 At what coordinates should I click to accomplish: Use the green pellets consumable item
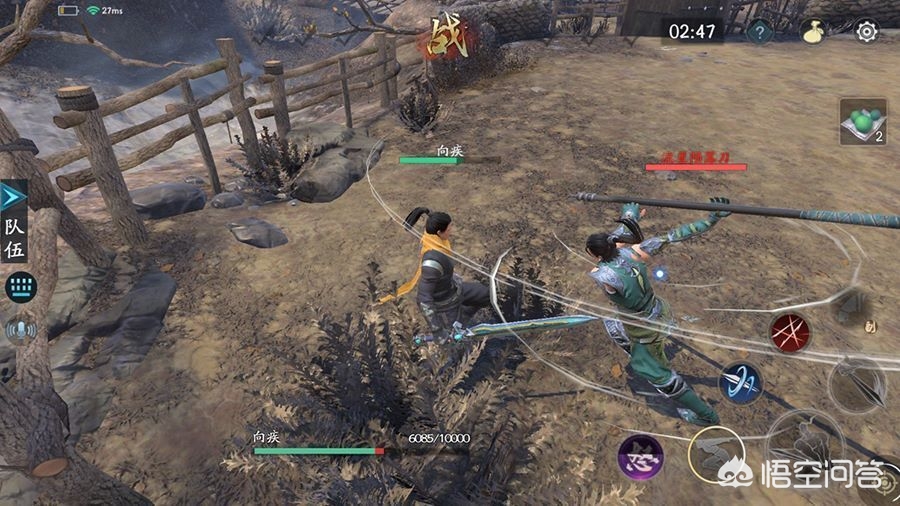pyautogui.click(x=862, y=121)
